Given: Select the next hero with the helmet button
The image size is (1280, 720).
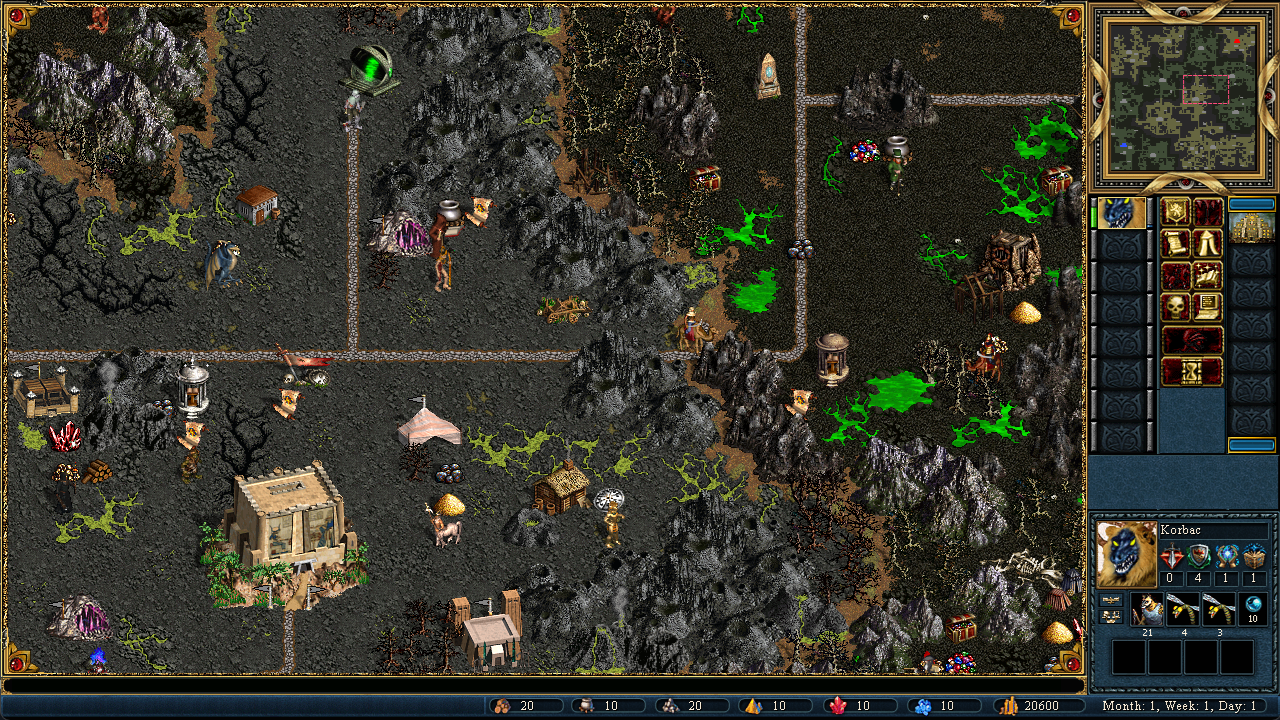Looking at the screenshot, I should click(x=1191, y=339).
